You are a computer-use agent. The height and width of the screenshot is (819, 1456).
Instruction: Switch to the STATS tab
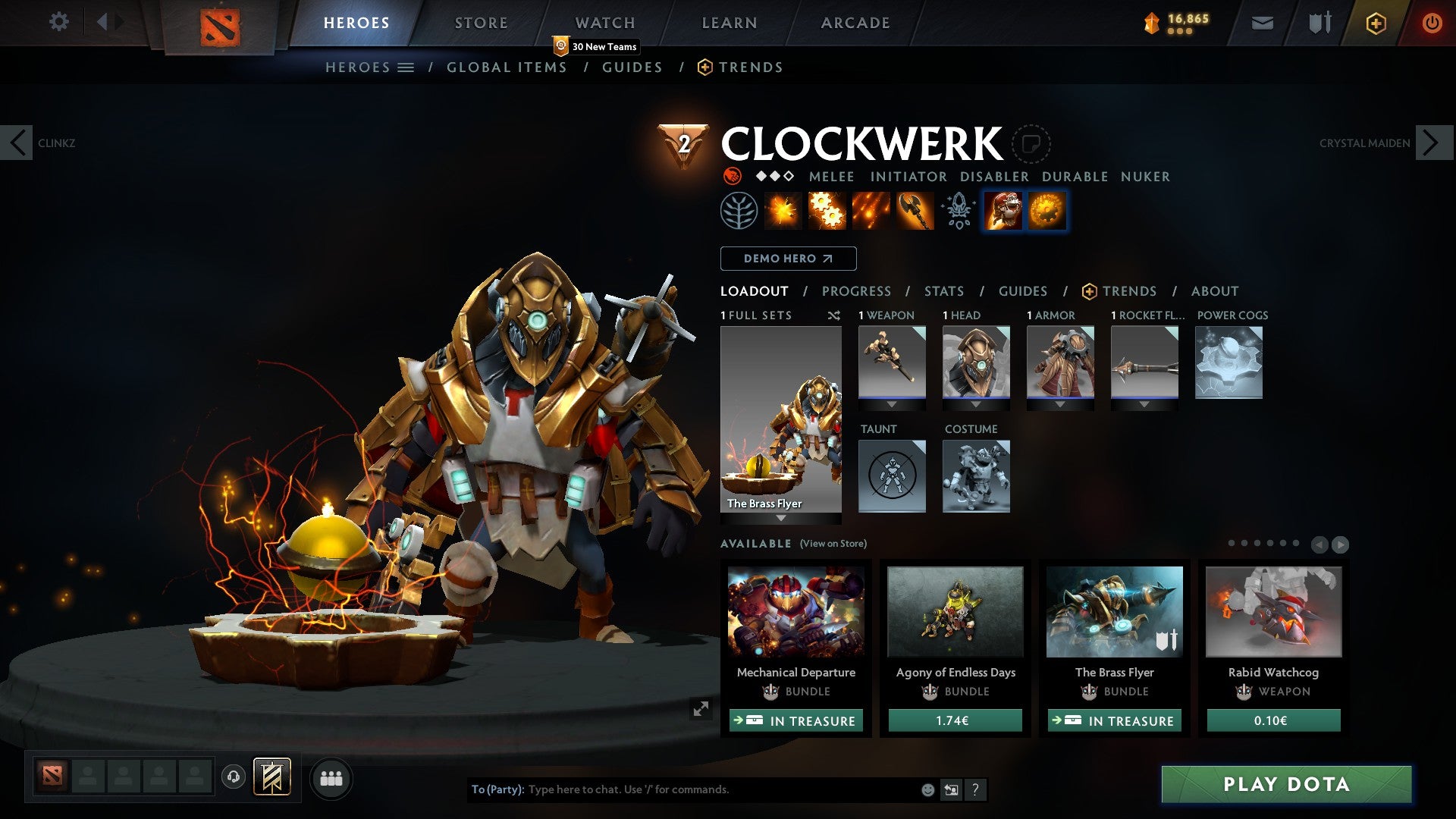click(x=943, y=290)
